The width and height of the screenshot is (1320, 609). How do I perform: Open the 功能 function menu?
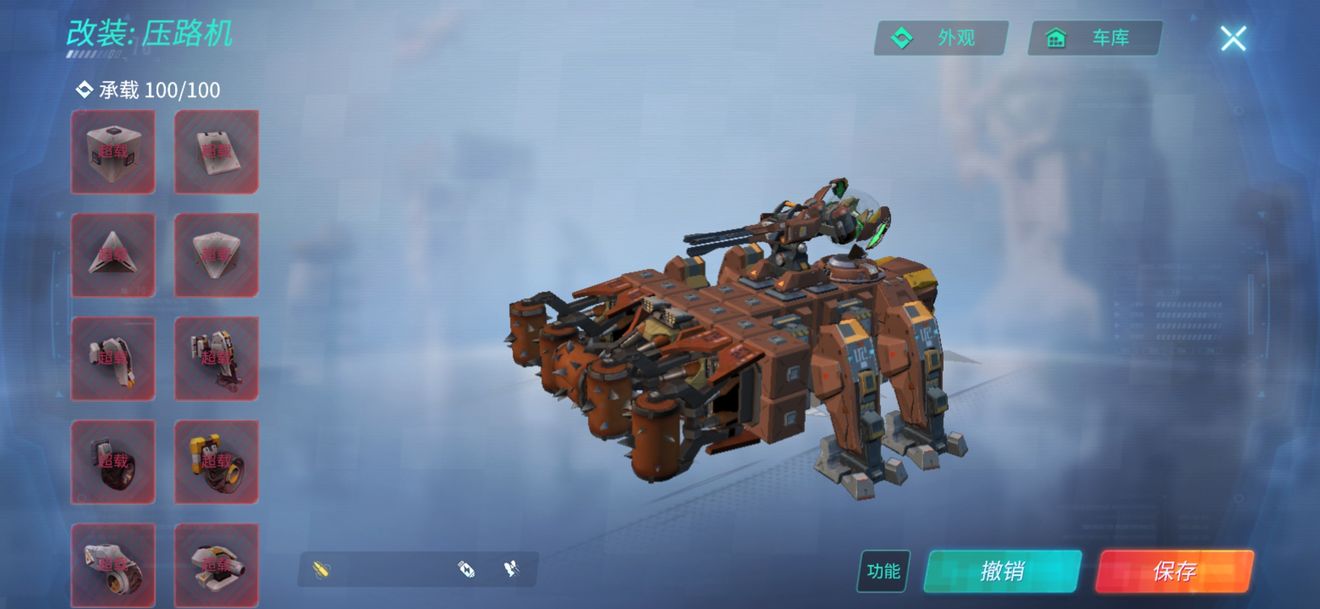pyautogui.click(x=883, y=571)
